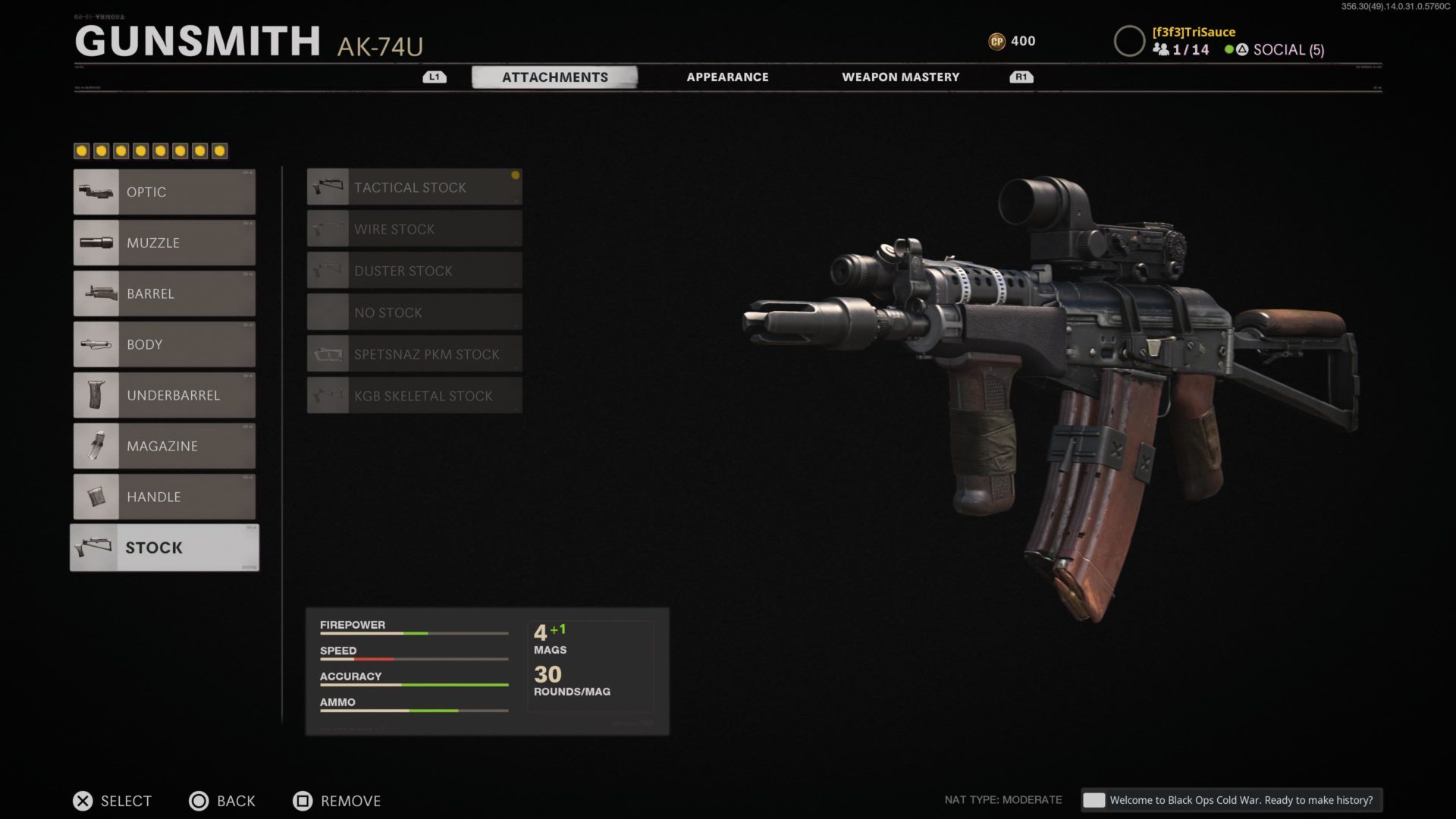Equip the Spetsnaz PKM Stock
This screenshot has height=819, width=1456.
[x=414, y=354]
